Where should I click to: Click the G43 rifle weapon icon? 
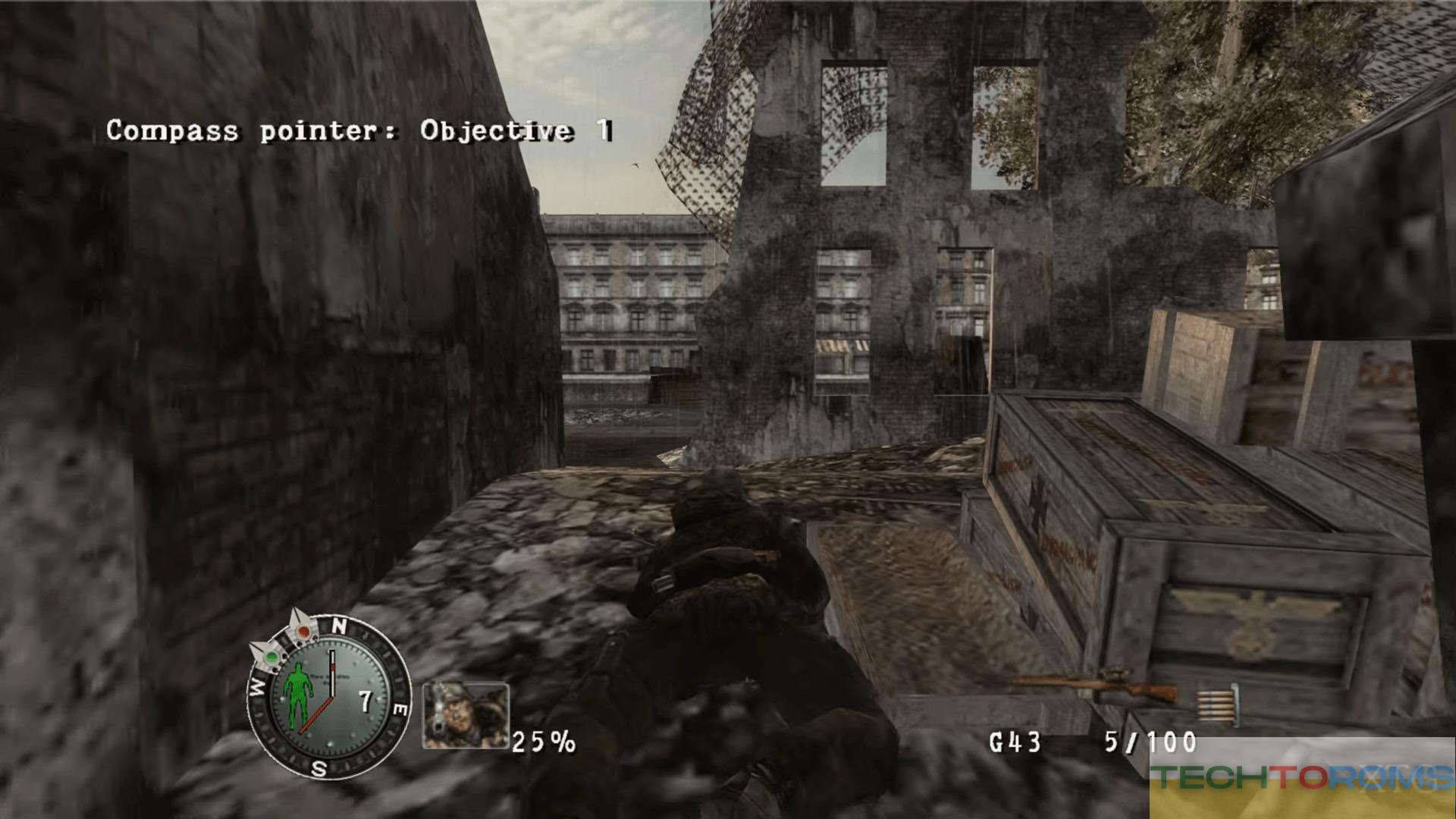(x=1096, y=687)
